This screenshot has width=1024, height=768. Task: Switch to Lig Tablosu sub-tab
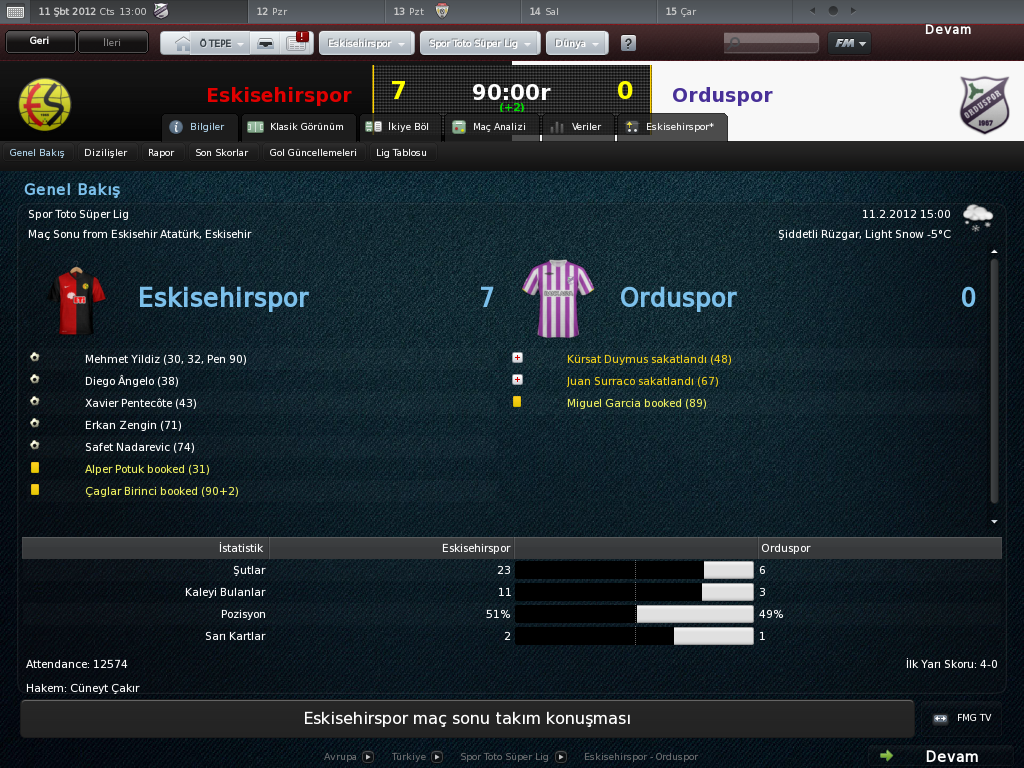click(401, 153)
